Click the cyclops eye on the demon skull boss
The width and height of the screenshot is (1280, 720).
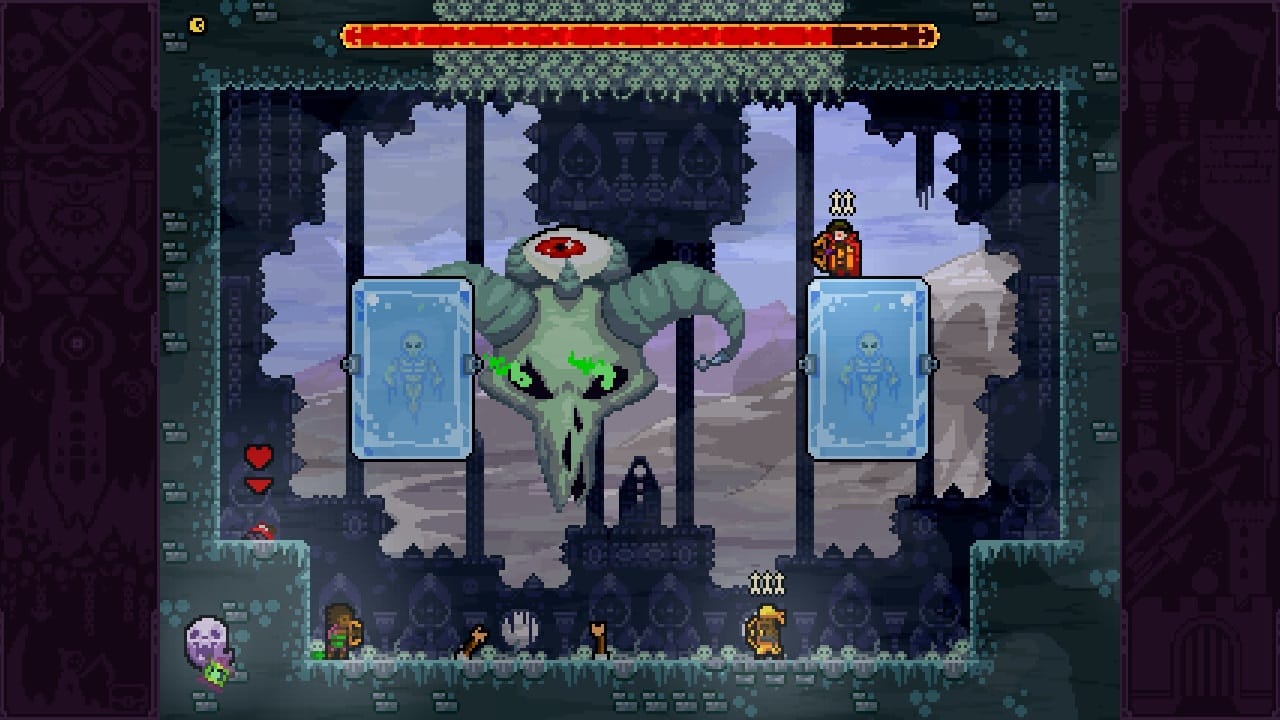click(x=560, y=245)
